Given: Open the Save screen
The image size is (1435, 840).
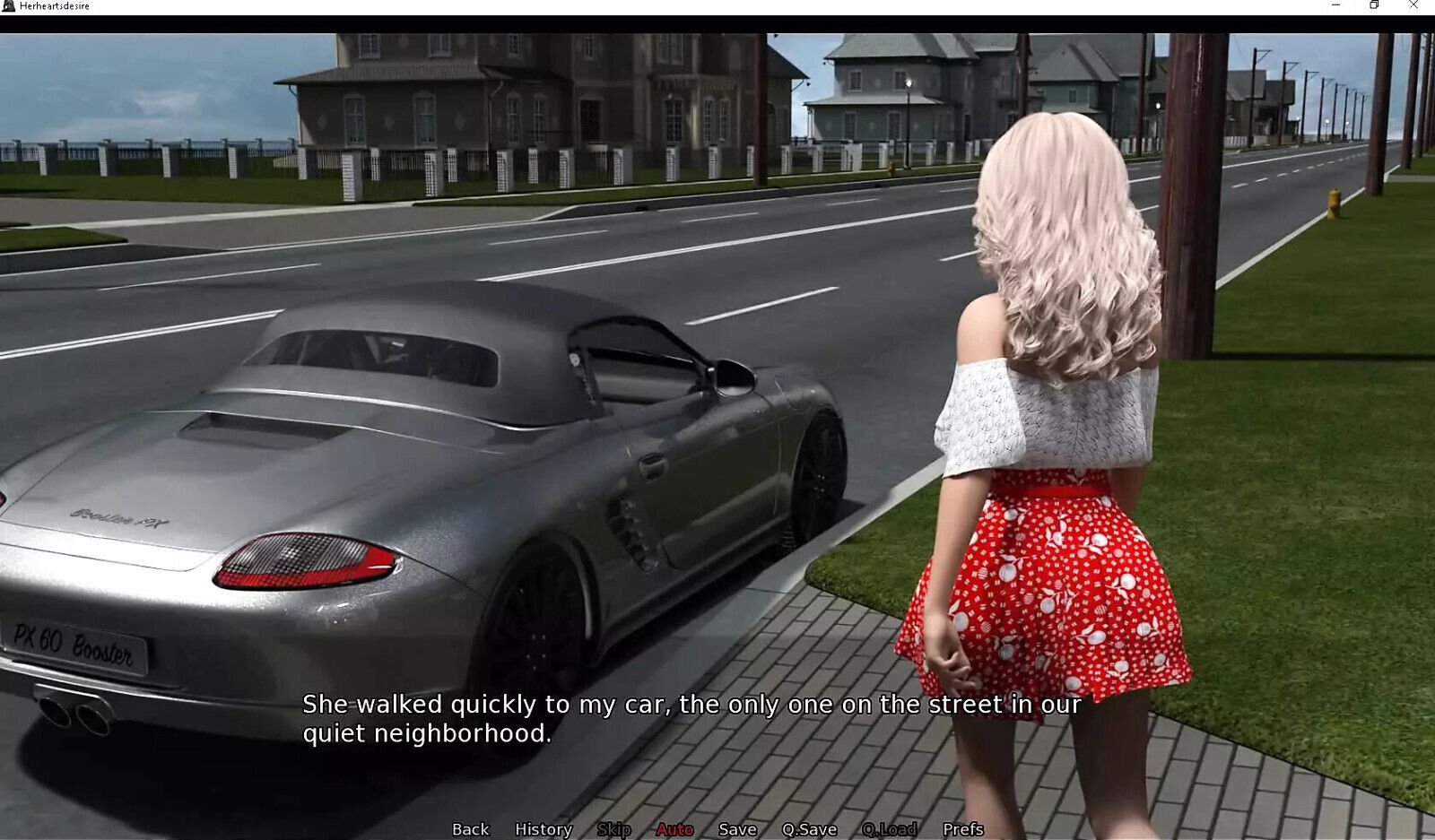Looking at the screenshot, I should [735, 829].
